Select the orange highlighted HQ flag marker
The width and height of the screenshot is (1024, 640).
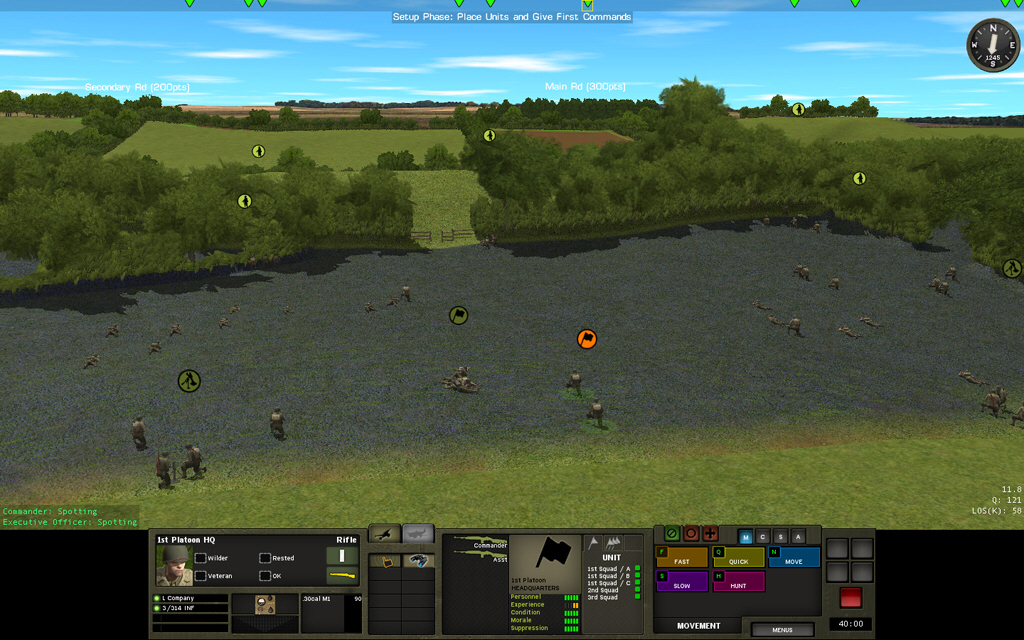[x=587, y=339]
